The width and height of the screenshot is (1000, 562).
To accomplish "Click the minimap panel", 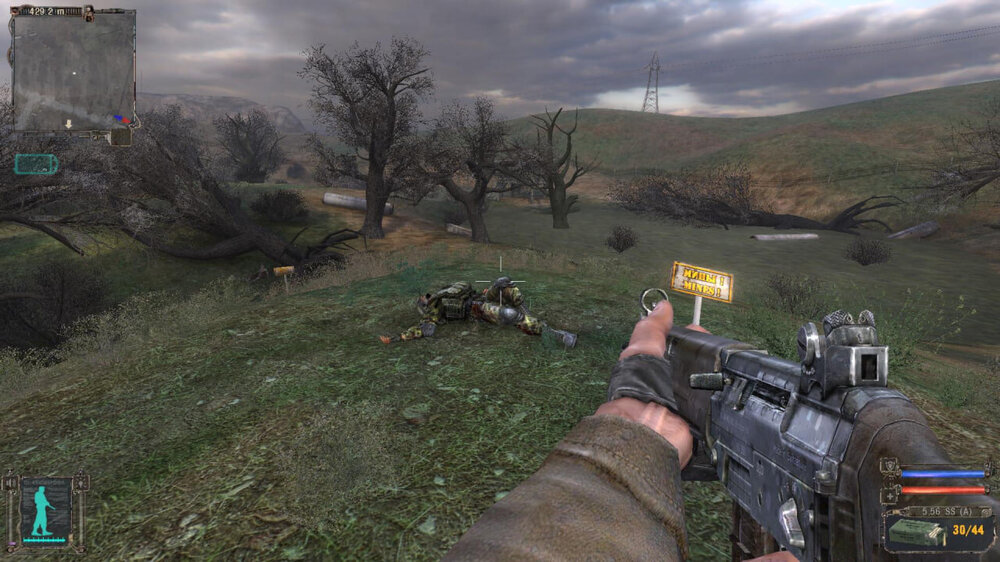I will [73, 70].
